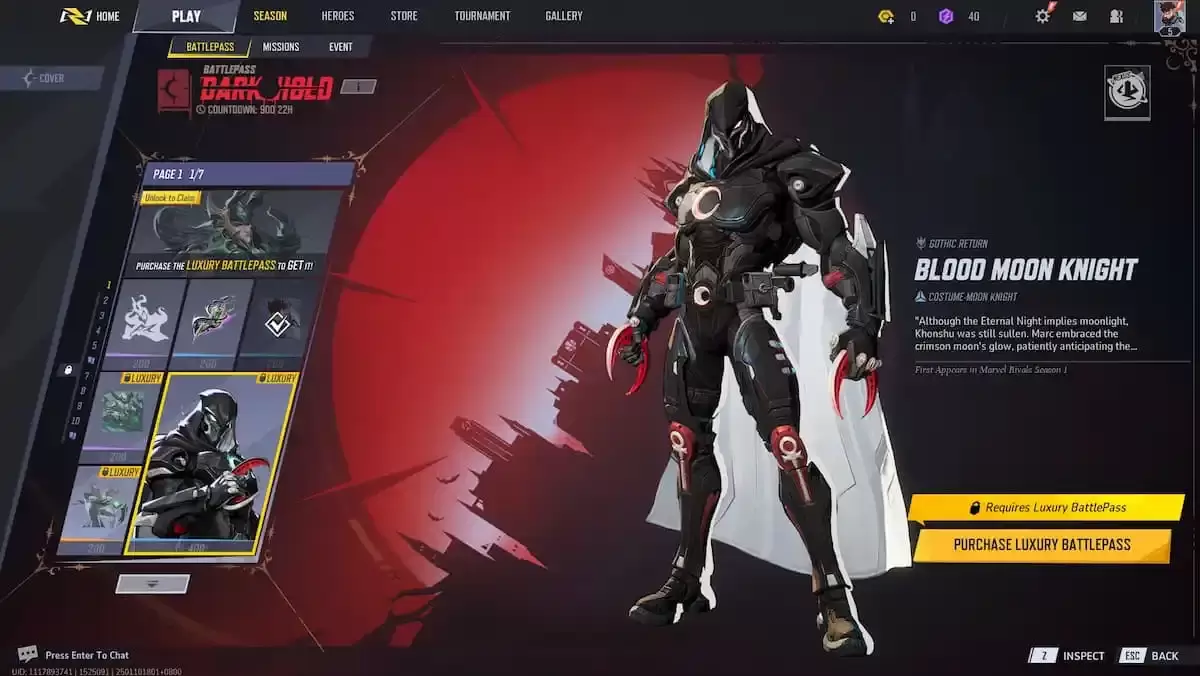1200x676 pixels.
Task: Open the player profile avatar
Action: click(1169, 16)
